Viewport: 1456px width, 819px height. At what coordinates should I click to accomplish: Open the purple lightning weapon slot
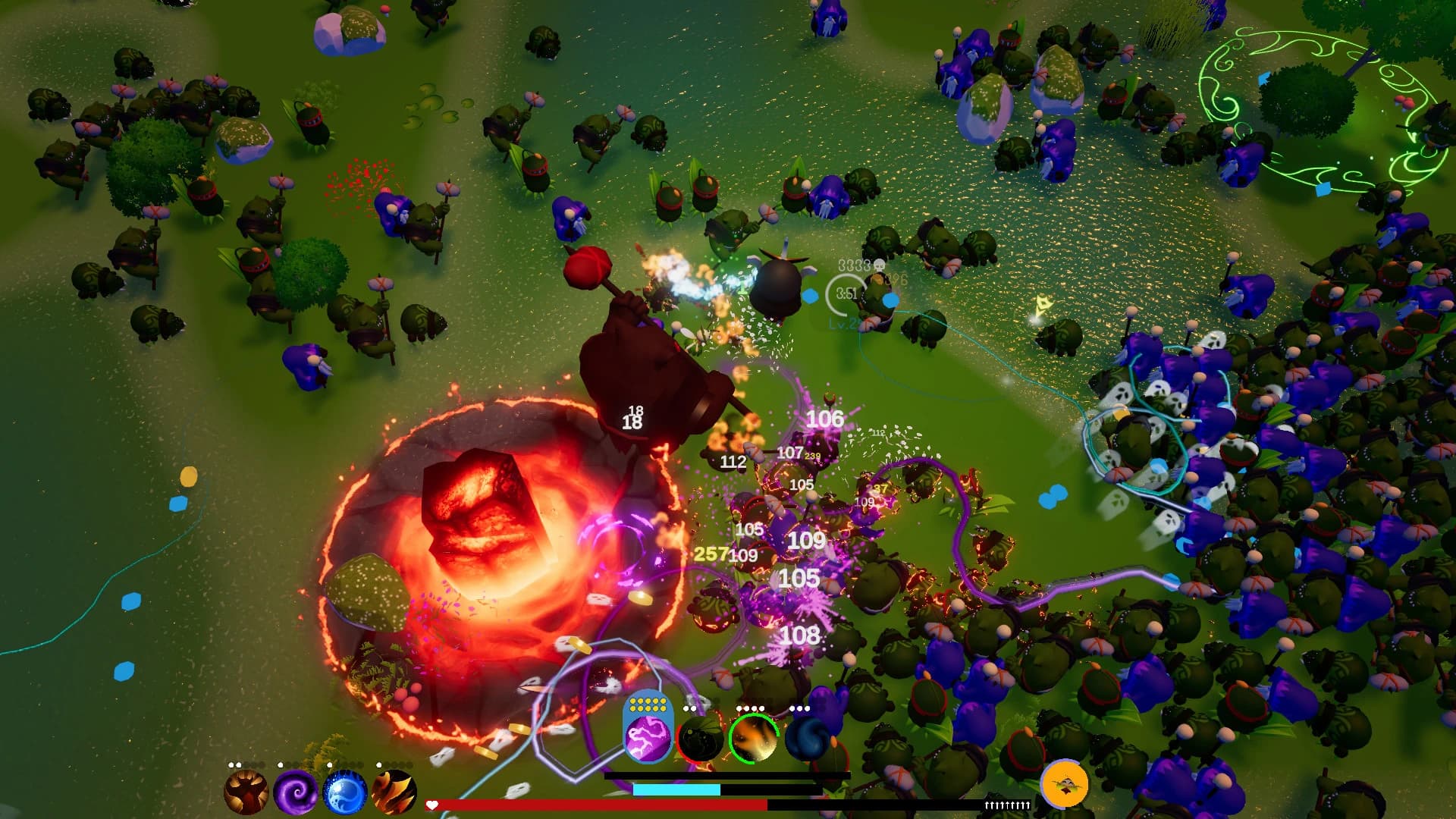(x=647, y=738)
